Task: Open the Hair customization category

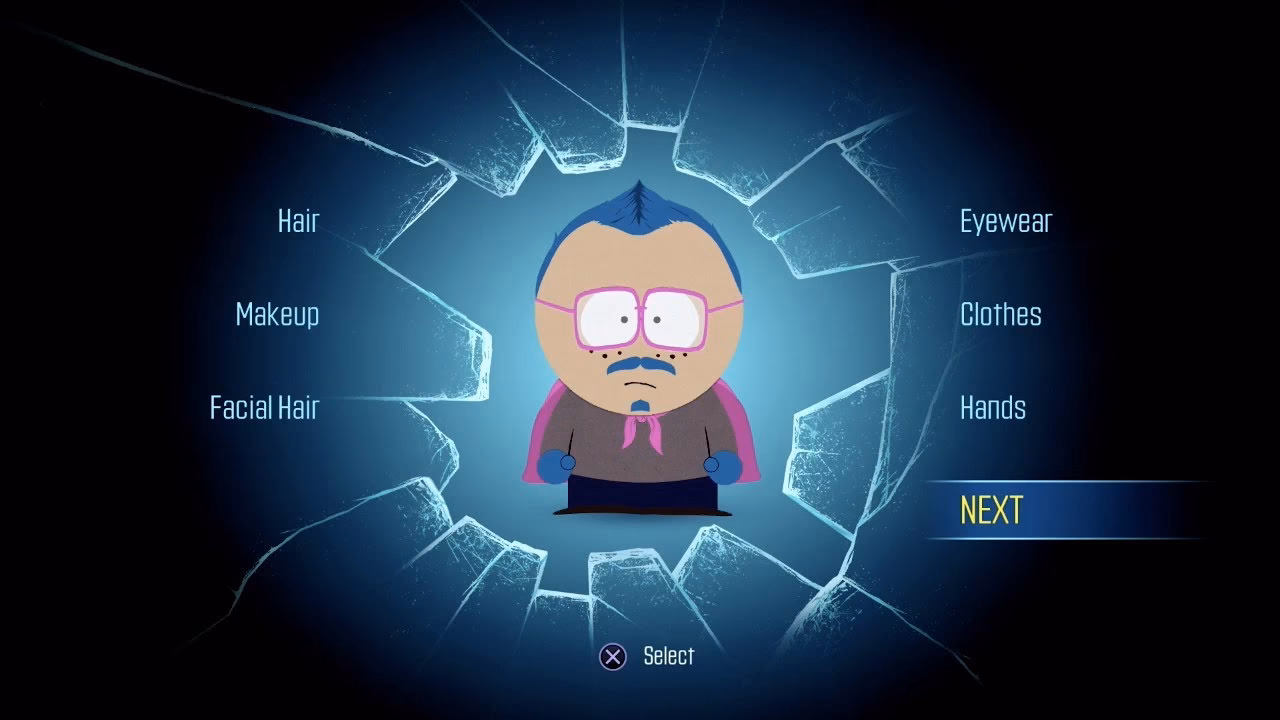Action: coord(297,221)
